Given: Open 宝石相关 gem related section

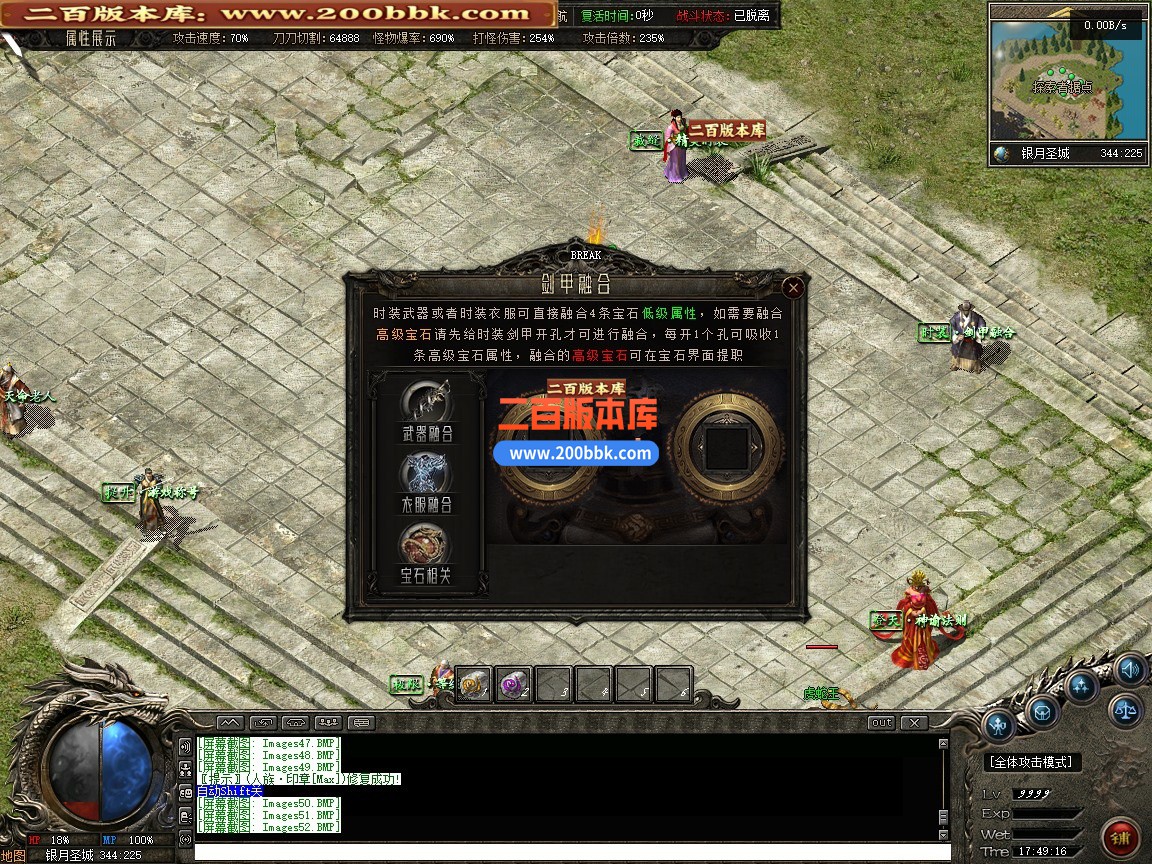Looking at the screenshot, I should [x=426, y=552].
